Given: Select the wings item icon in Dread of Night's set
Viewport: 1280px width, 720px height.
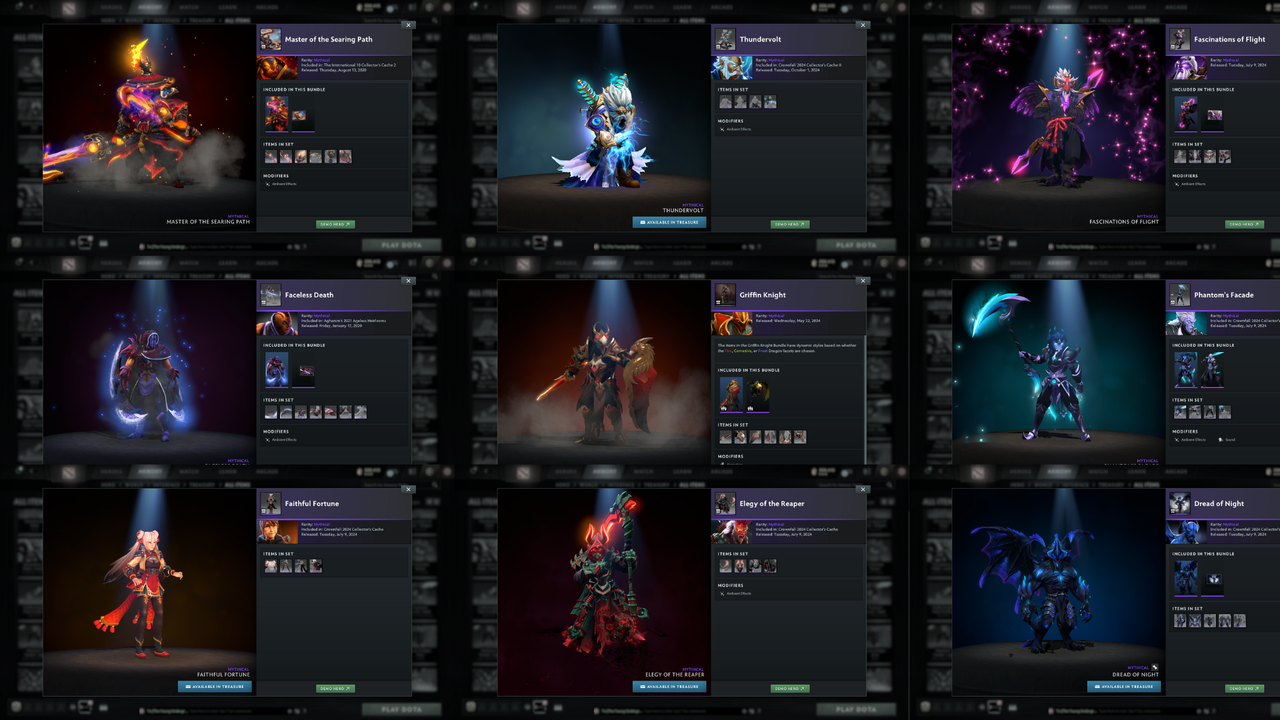Looking at the screenshot, I should [1195, 621].
